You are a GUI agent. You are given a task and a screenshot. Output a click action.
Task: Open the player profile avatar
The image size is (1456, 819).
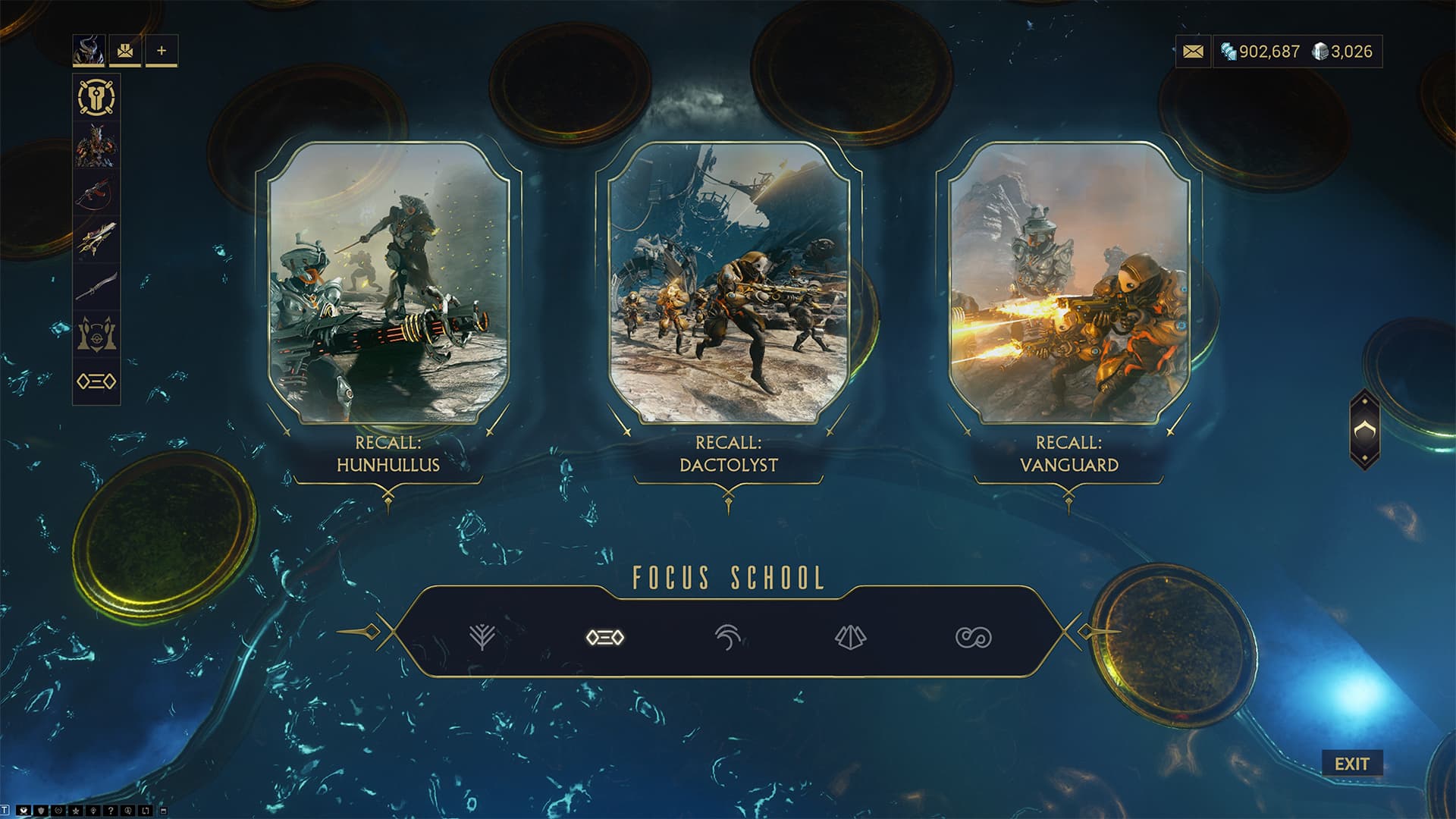[x=89, y=51]
